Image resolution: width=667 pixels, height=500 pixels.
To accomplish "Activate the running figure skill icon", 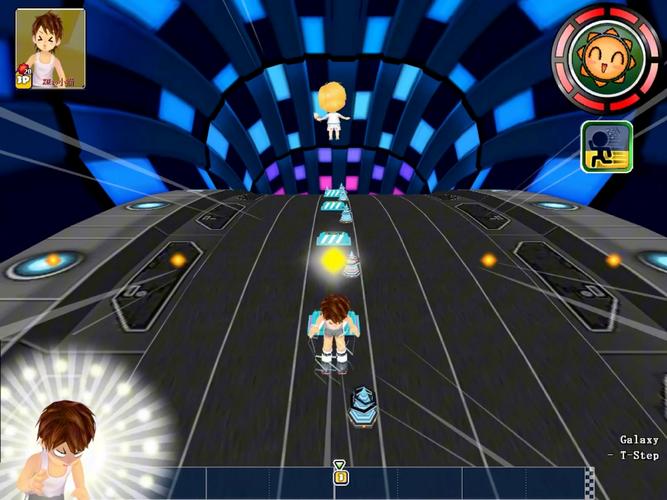I will coord(607,147).
